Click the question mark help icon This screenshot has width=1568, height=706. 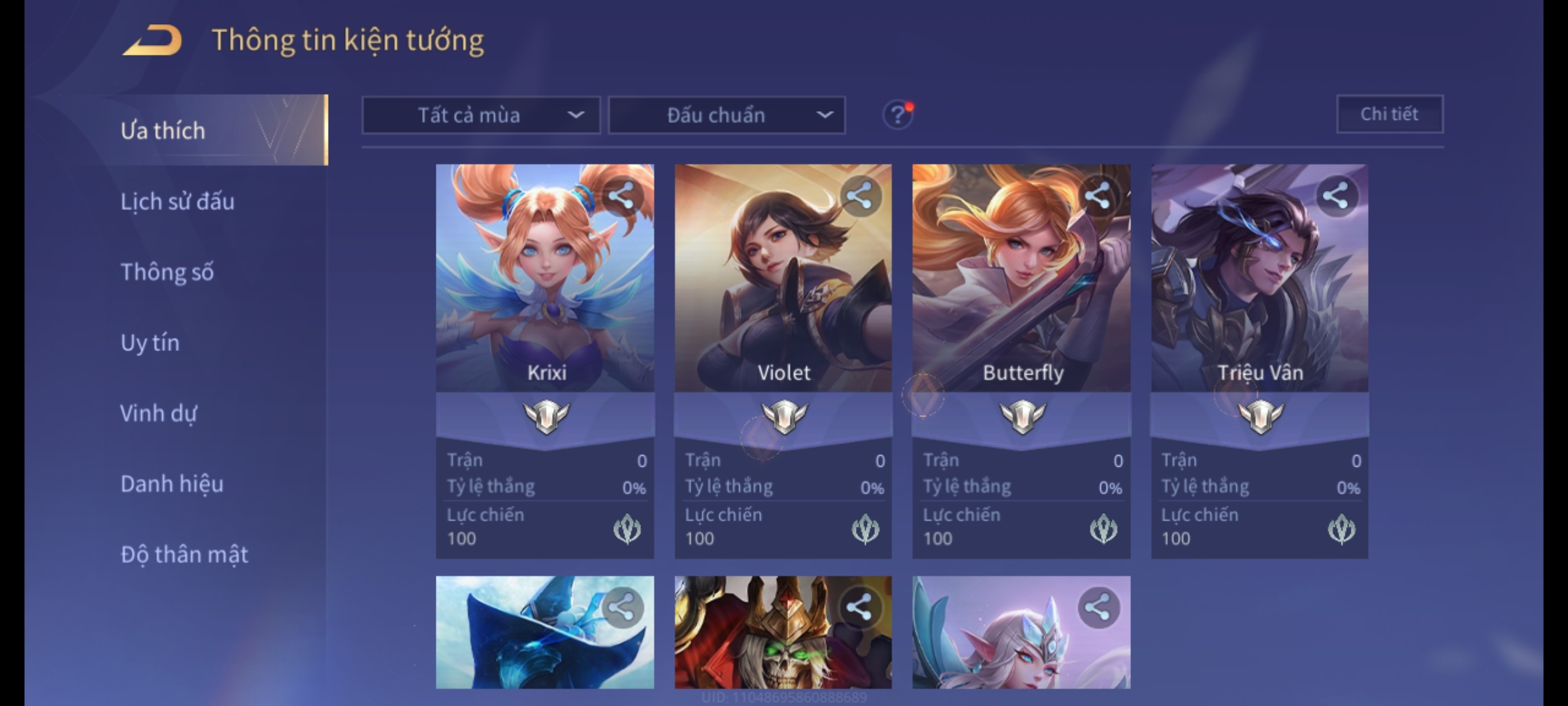[x=898, y=115]
